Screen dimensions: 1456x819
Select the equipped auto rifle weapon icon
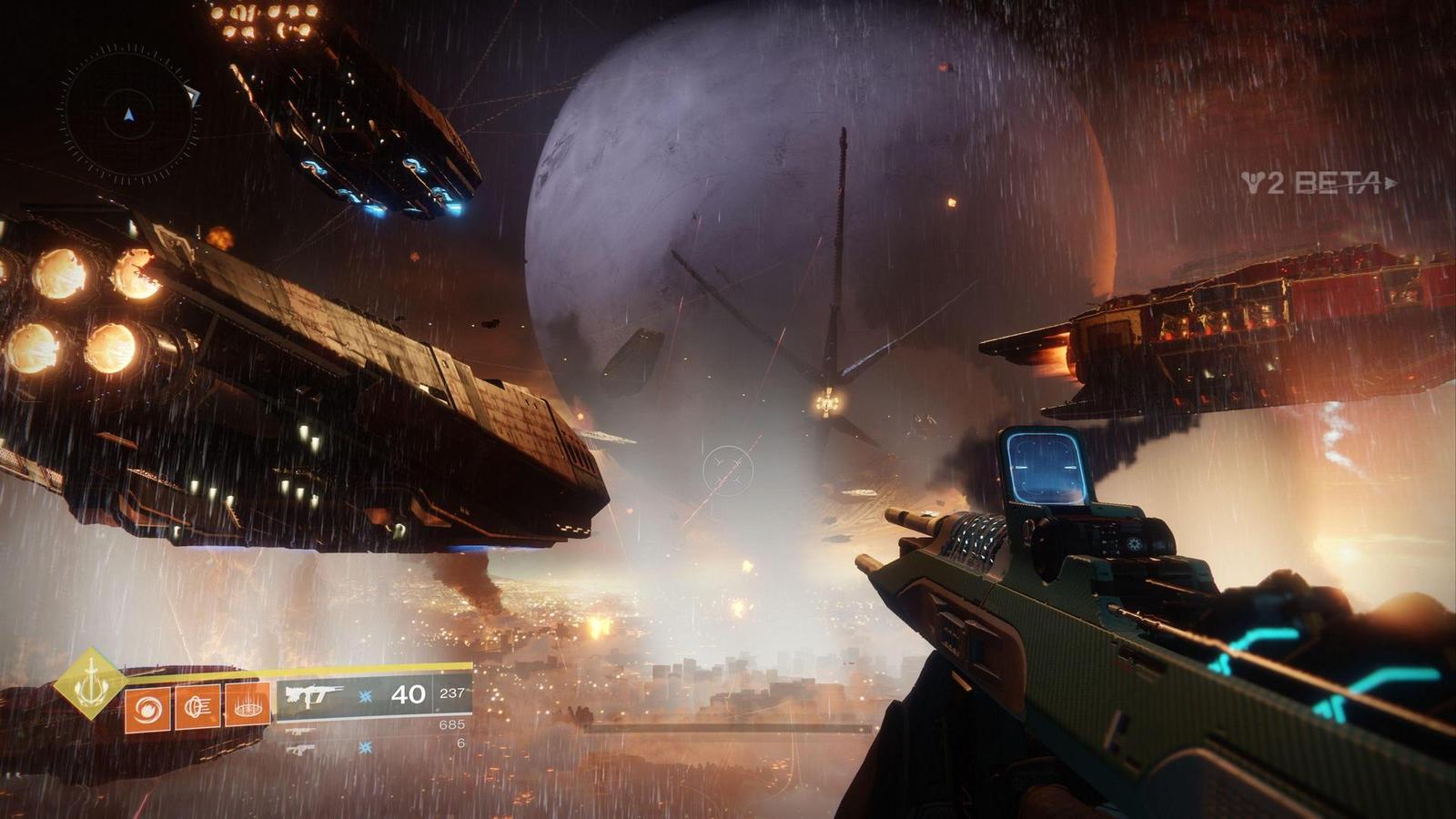coord(312,695)
